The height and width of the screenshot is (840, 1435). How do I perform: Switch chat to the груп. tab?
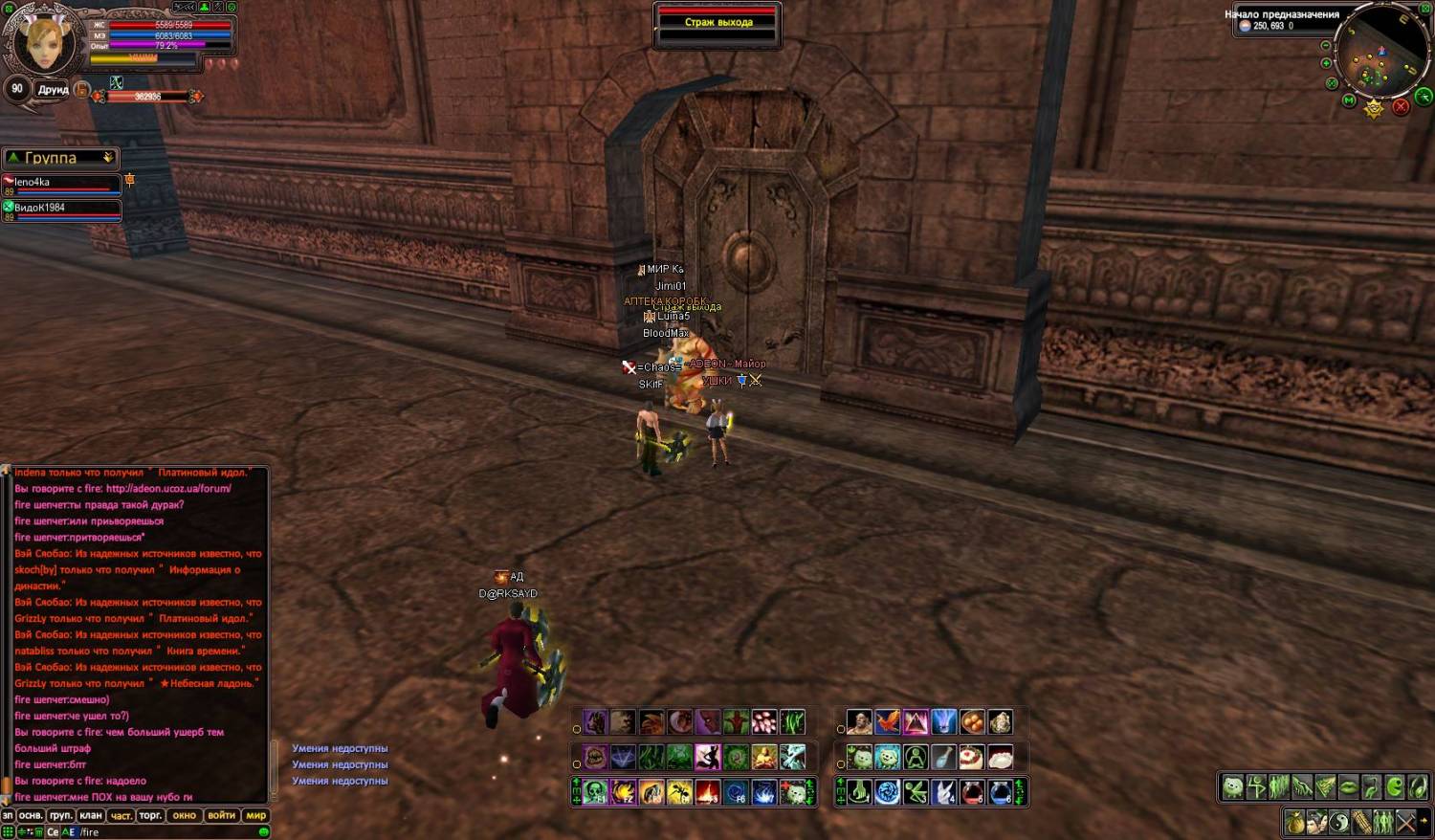[60, 816]
